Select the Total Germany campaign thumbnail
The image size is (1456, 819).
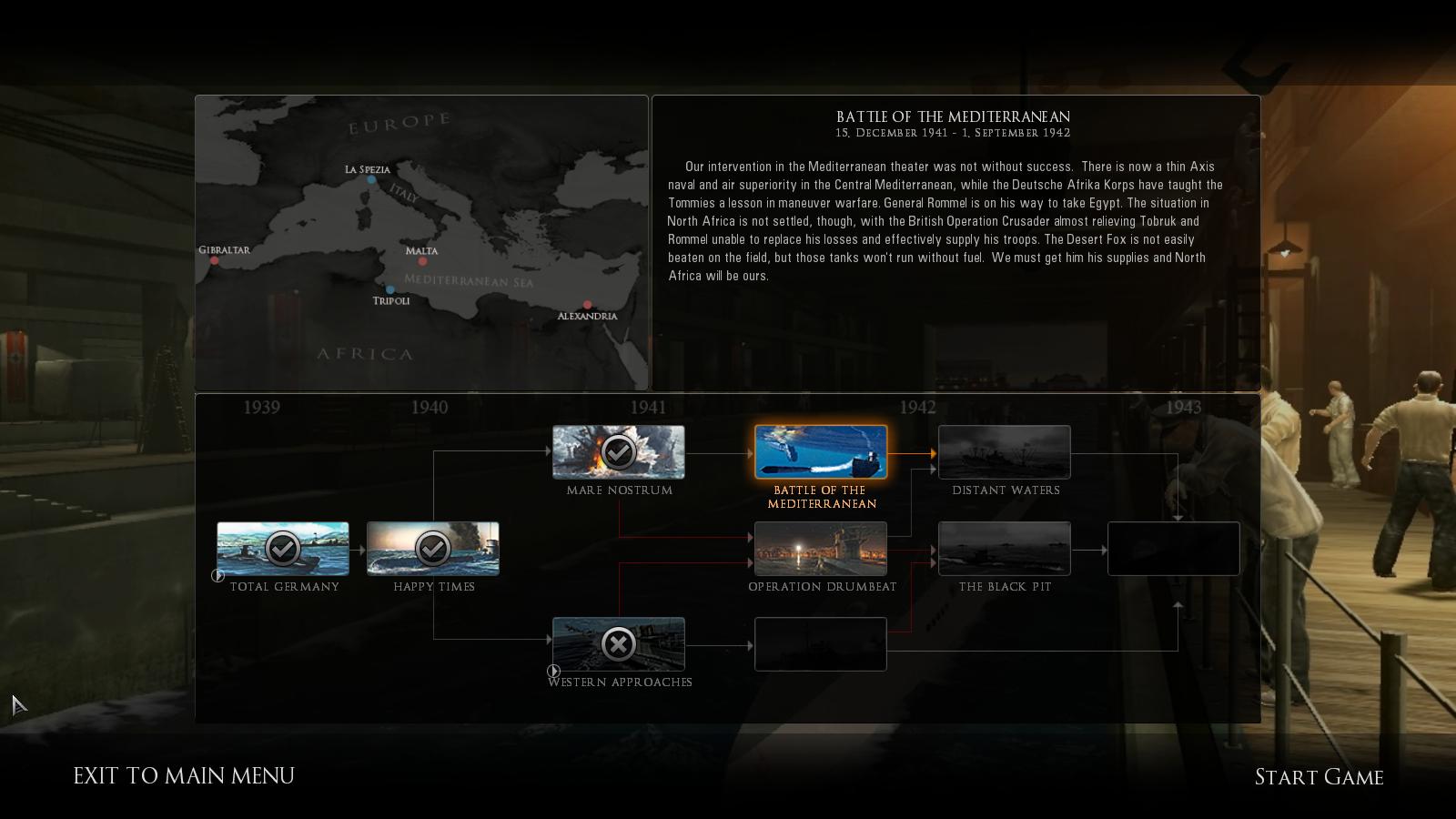point(283,549)
